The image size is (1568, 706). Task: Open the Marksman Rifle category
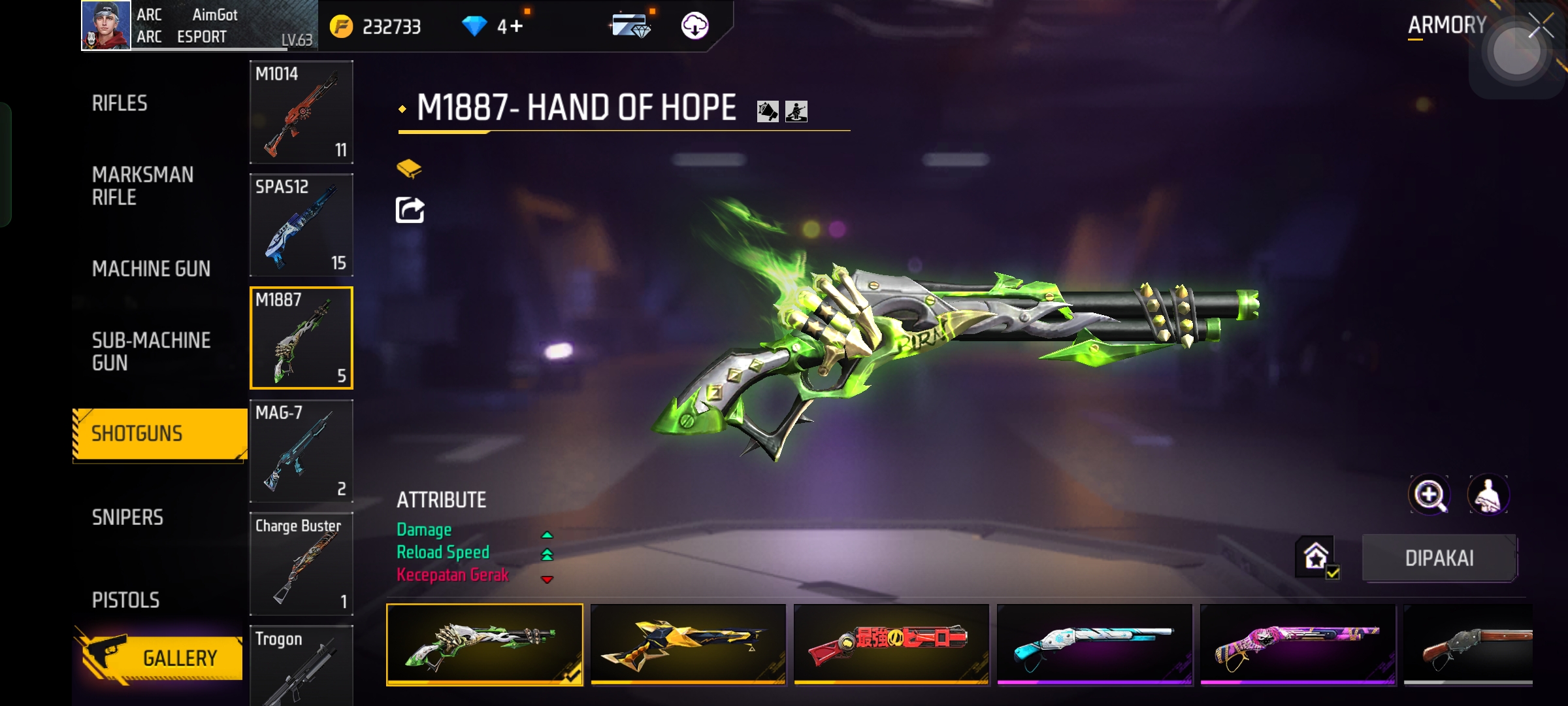142,186
